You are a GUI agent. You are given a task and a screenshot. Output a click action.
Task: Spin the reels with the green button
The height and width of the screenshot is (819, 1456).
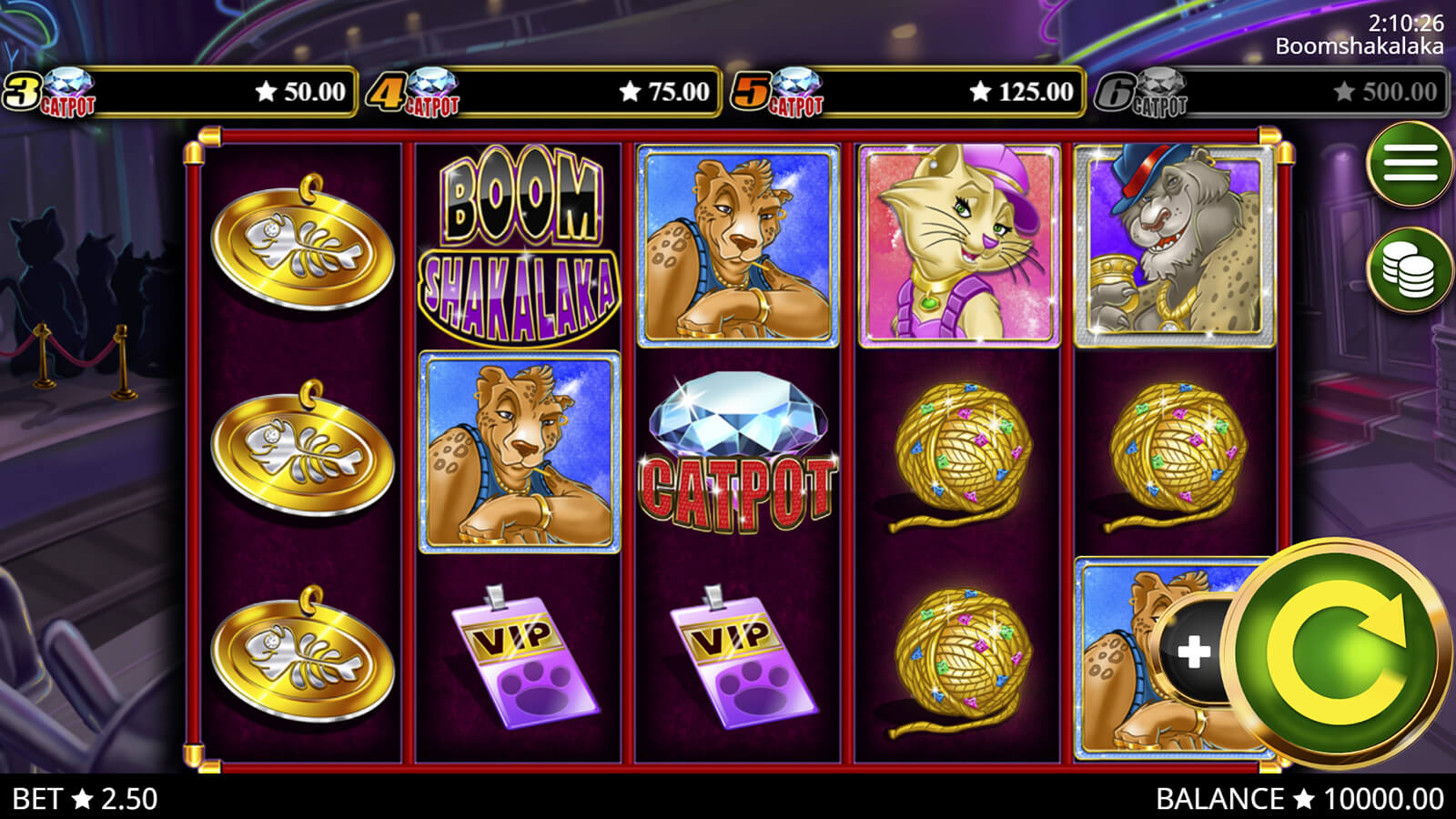click(x=1336, y=651)
